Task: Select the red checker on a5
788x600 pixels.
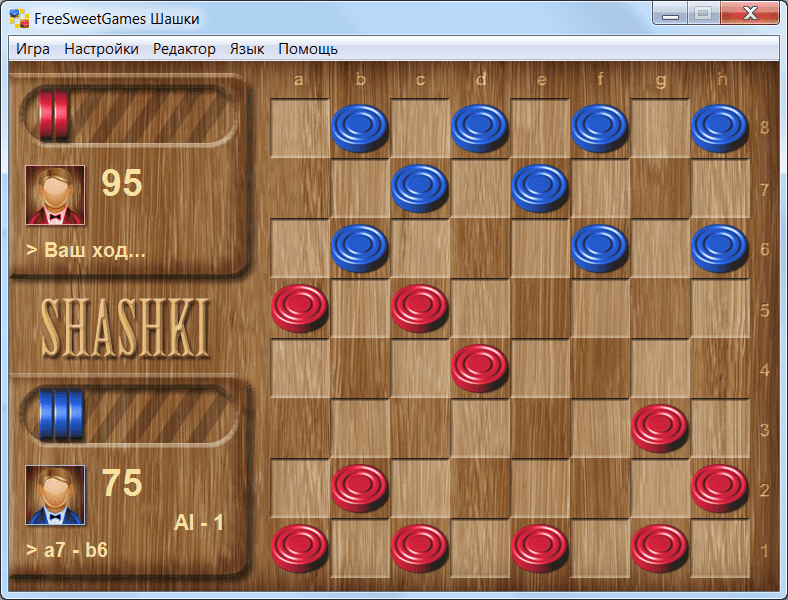Action: pos(300,307)
